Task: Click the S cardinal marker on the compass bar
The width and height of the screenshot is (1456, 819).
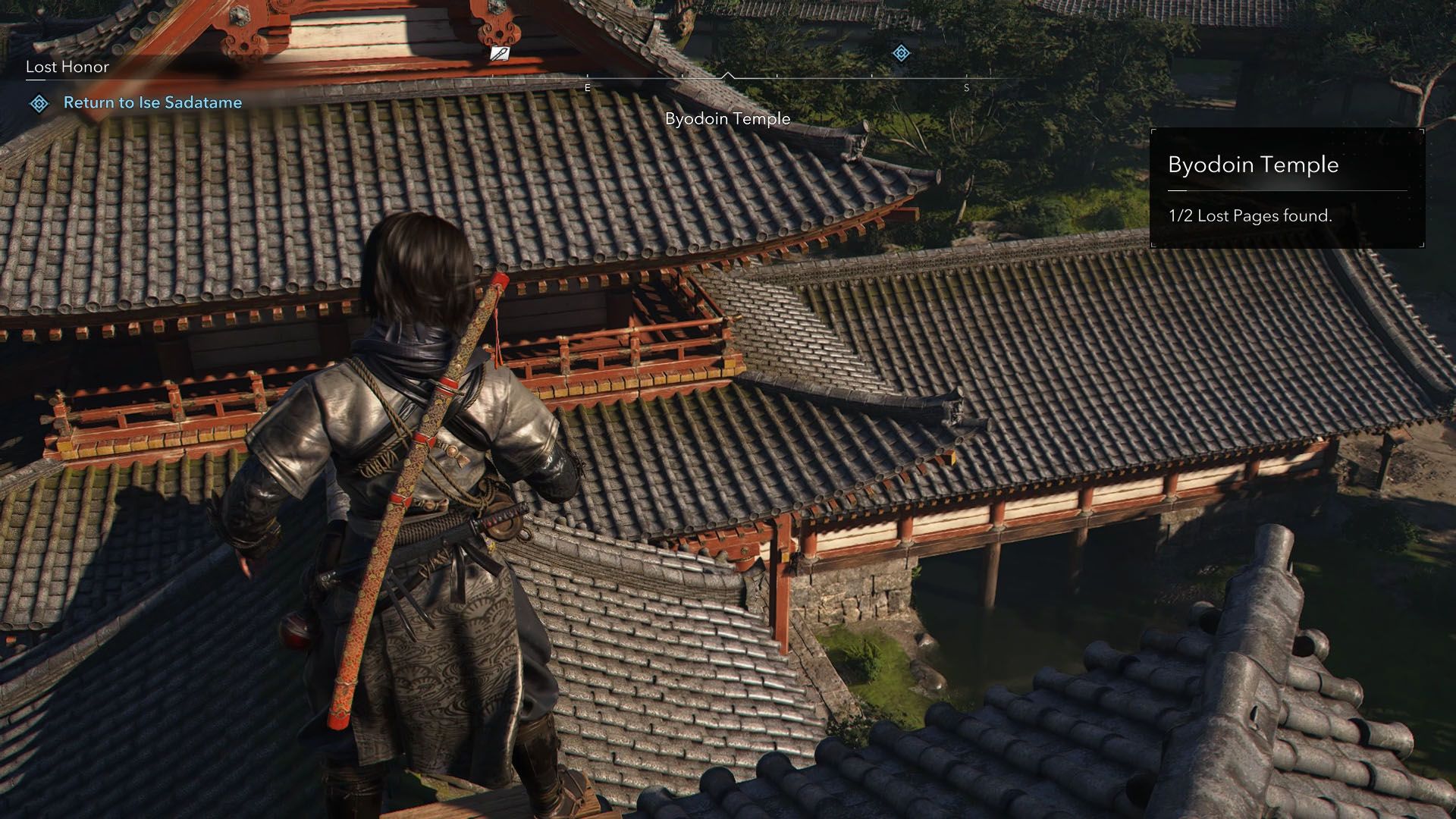Action: 967,87
